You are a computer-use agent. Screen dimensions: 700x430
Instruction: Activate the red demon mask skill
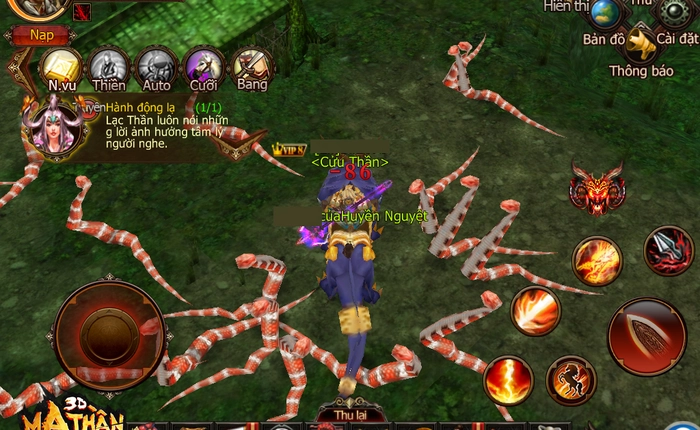[597, 189]
